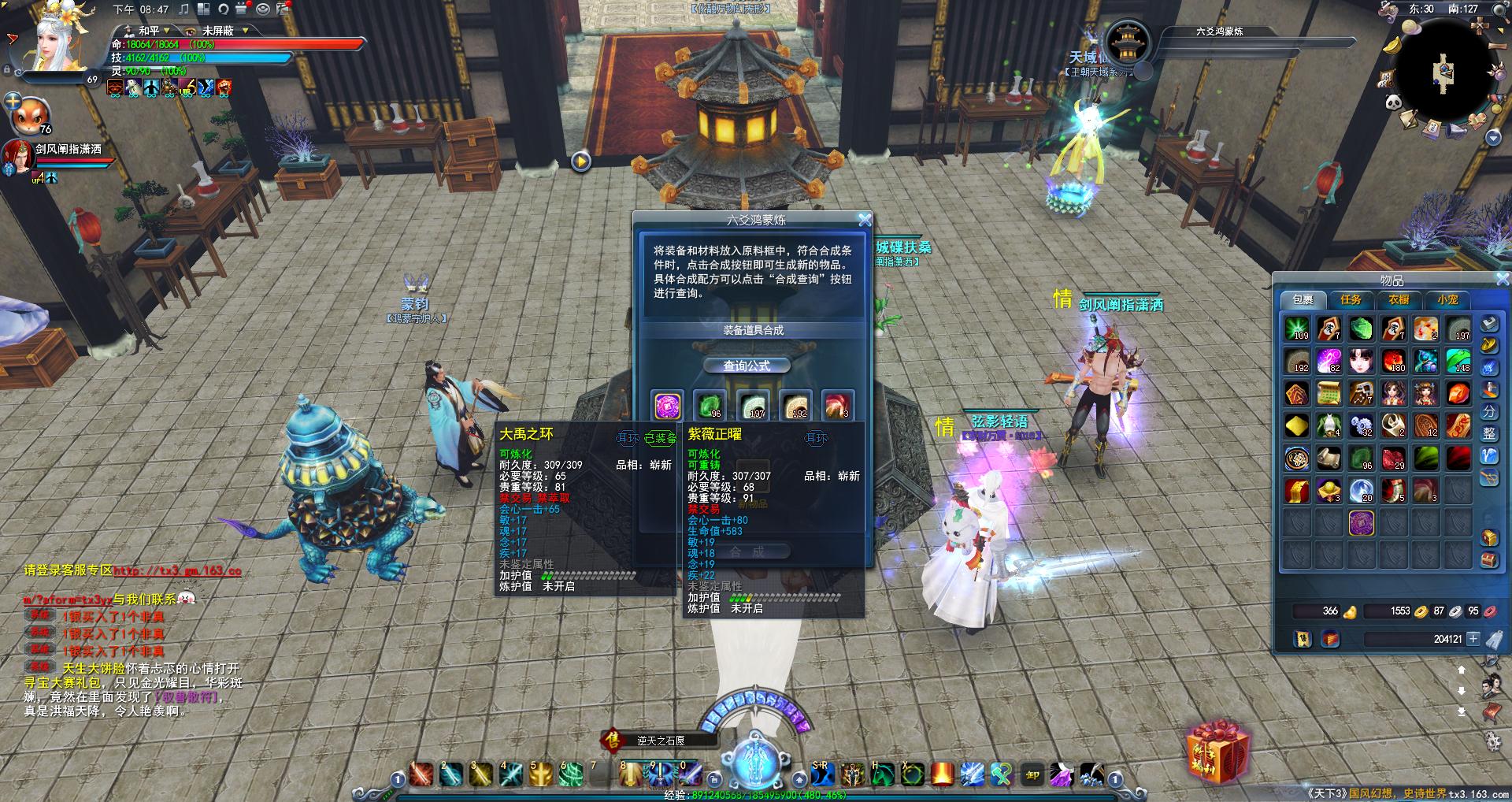This screenshot has width=1512, height=802.
Task: Select the purple coin item in the inventory
Action: tap(1362, 522)
